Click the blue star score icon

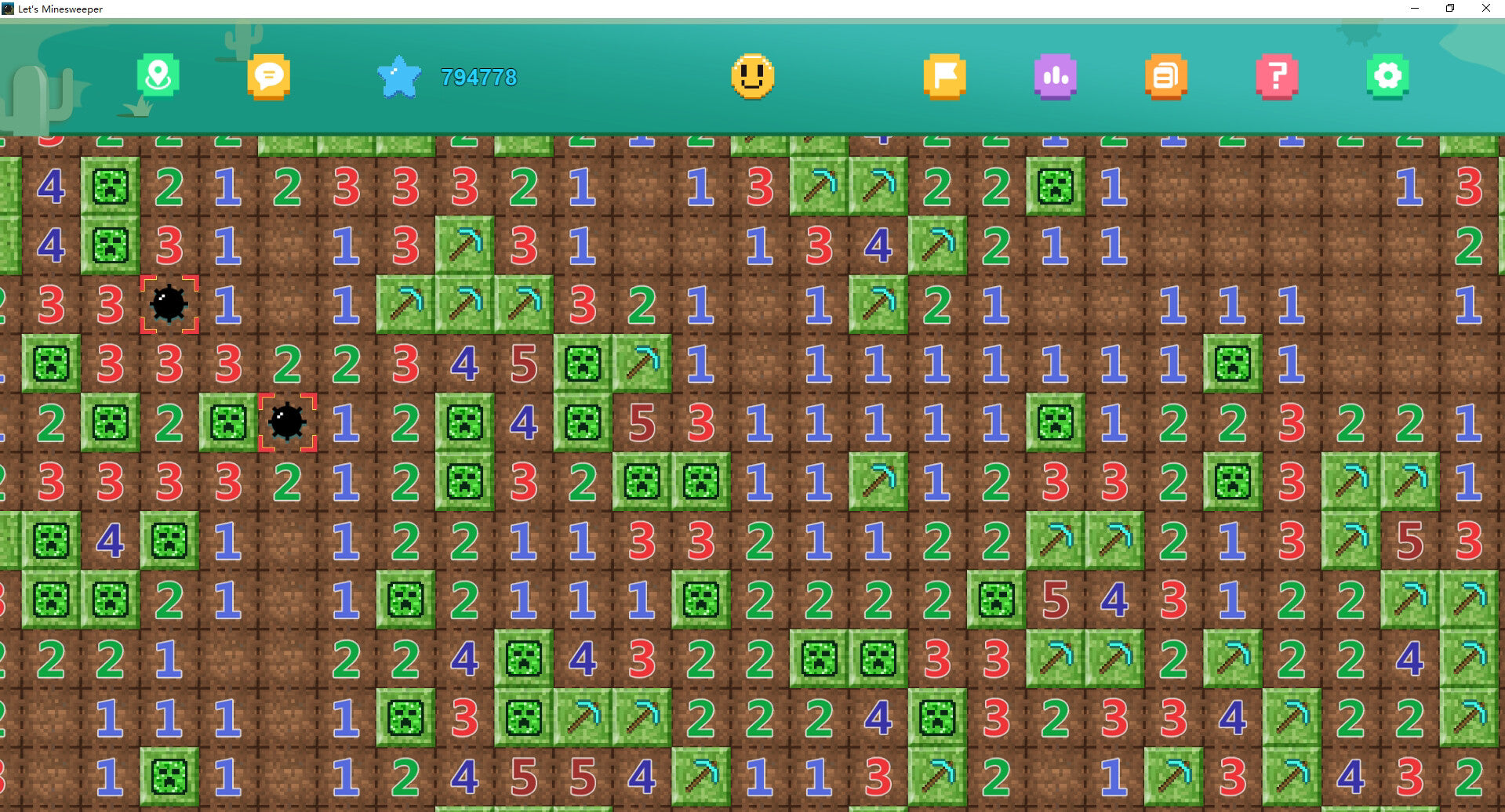click(399, 77)
